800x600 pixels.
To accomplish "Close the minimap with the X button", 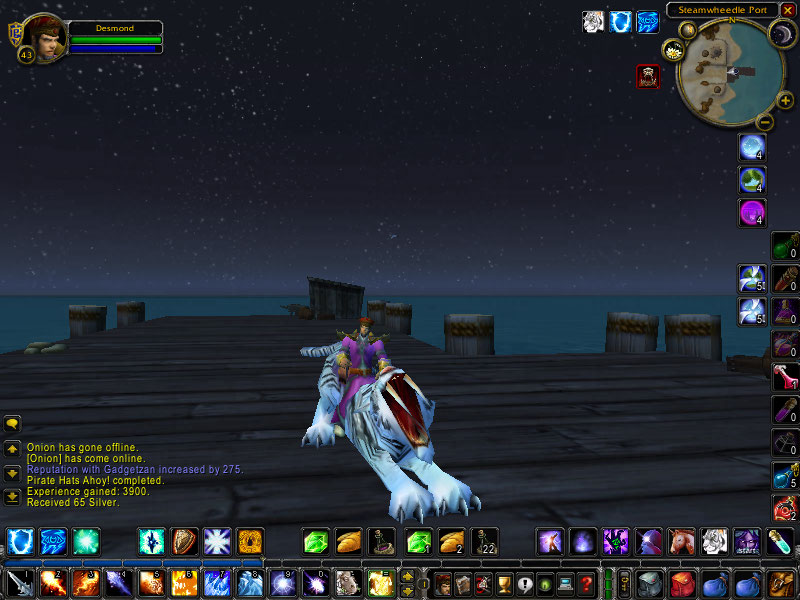I will [x=788, y=10].
